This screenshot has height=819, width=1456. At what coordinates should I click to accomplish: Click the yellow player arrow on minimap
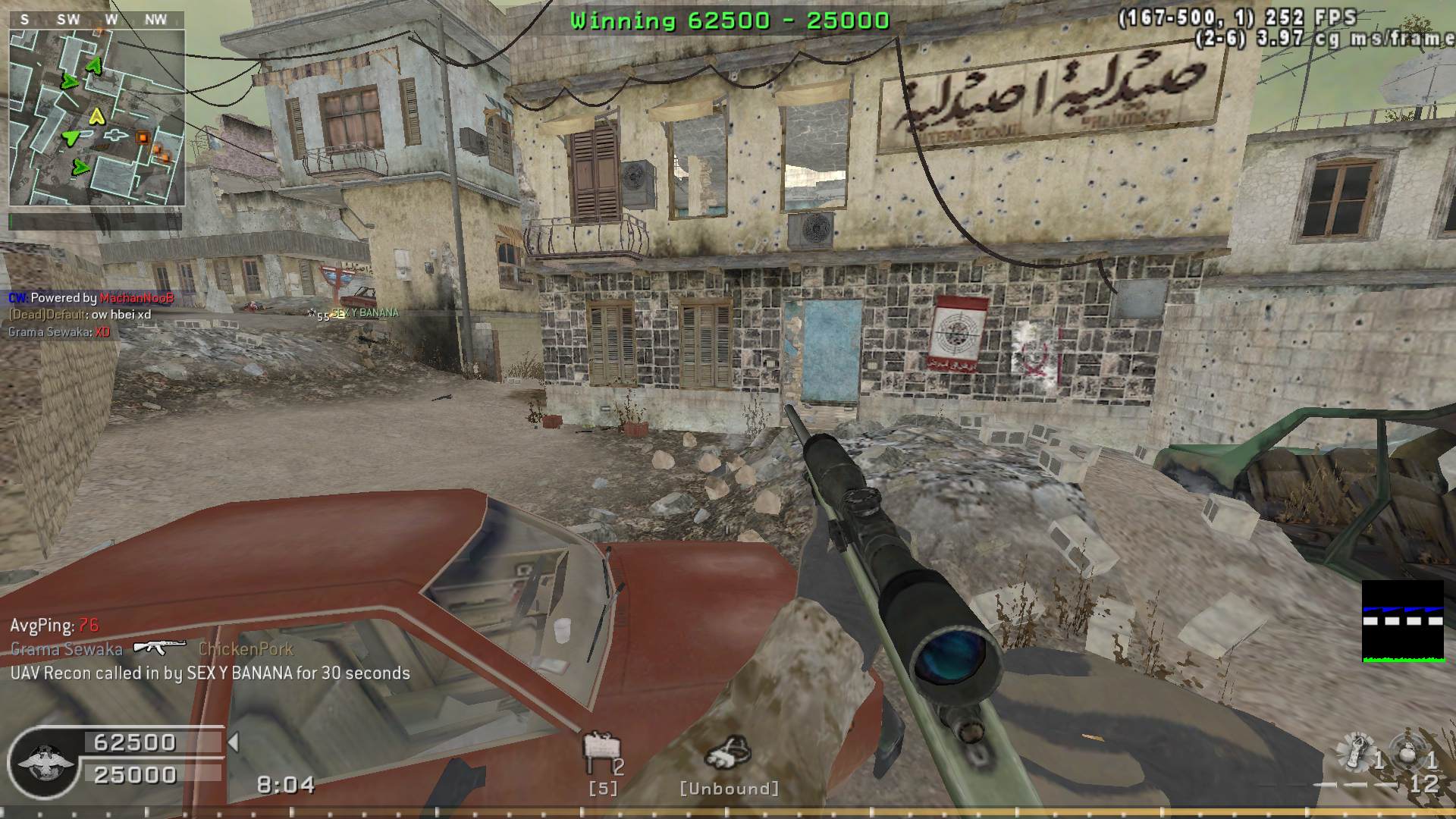tap(96, 116)
